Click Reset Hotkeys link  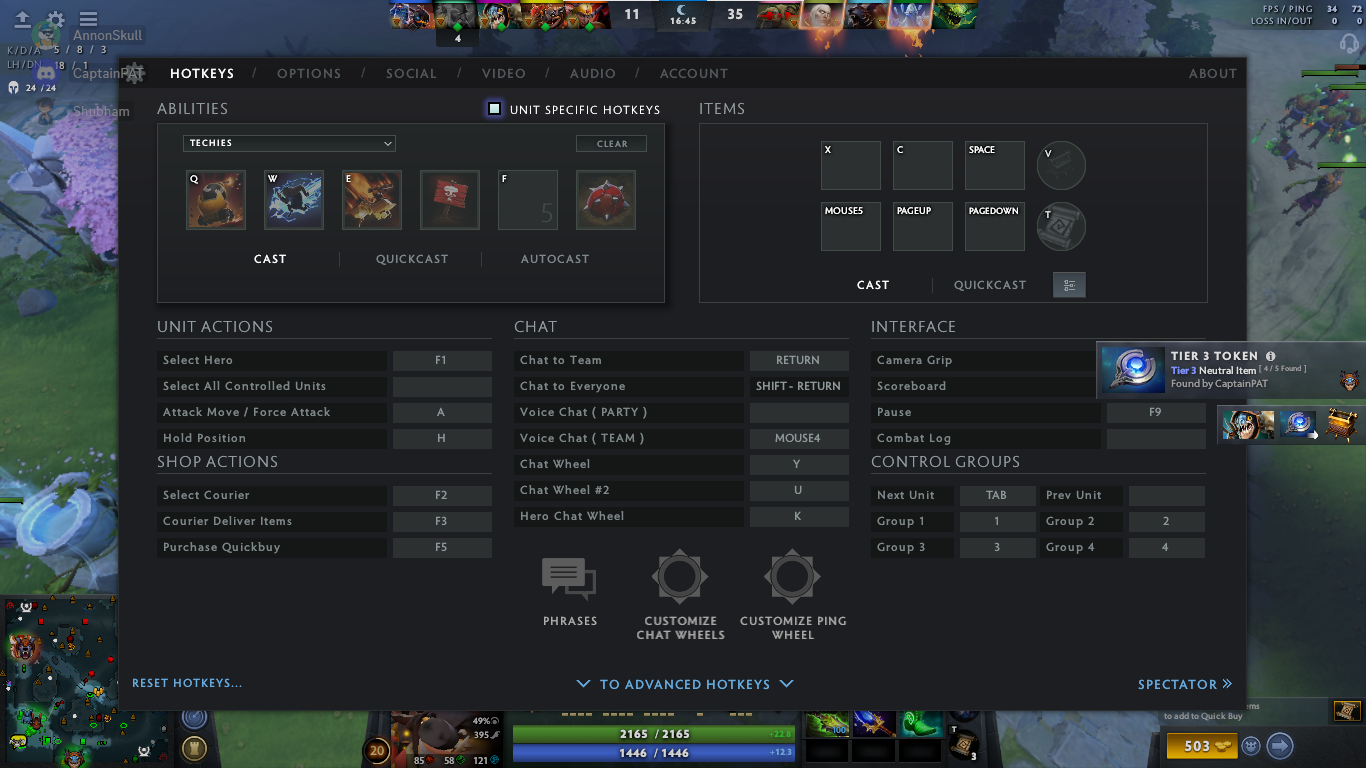[186, 681]
